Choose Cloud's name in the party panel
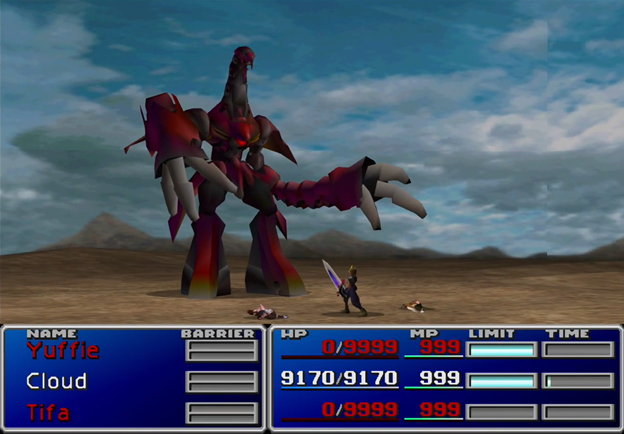 coord(57,381)
